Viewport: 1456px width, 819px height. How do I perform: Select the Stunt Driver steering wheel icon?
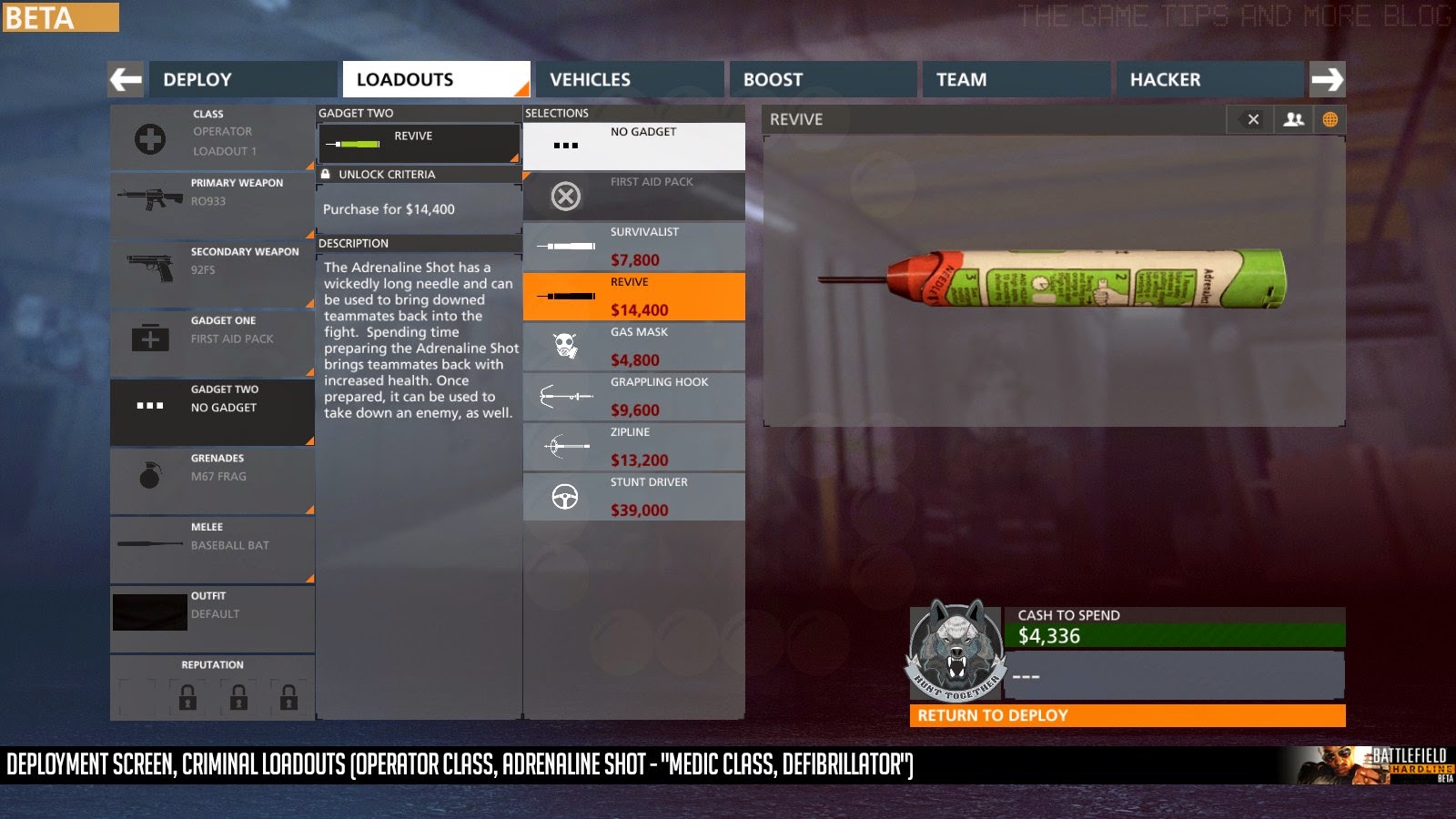point(566,496)
